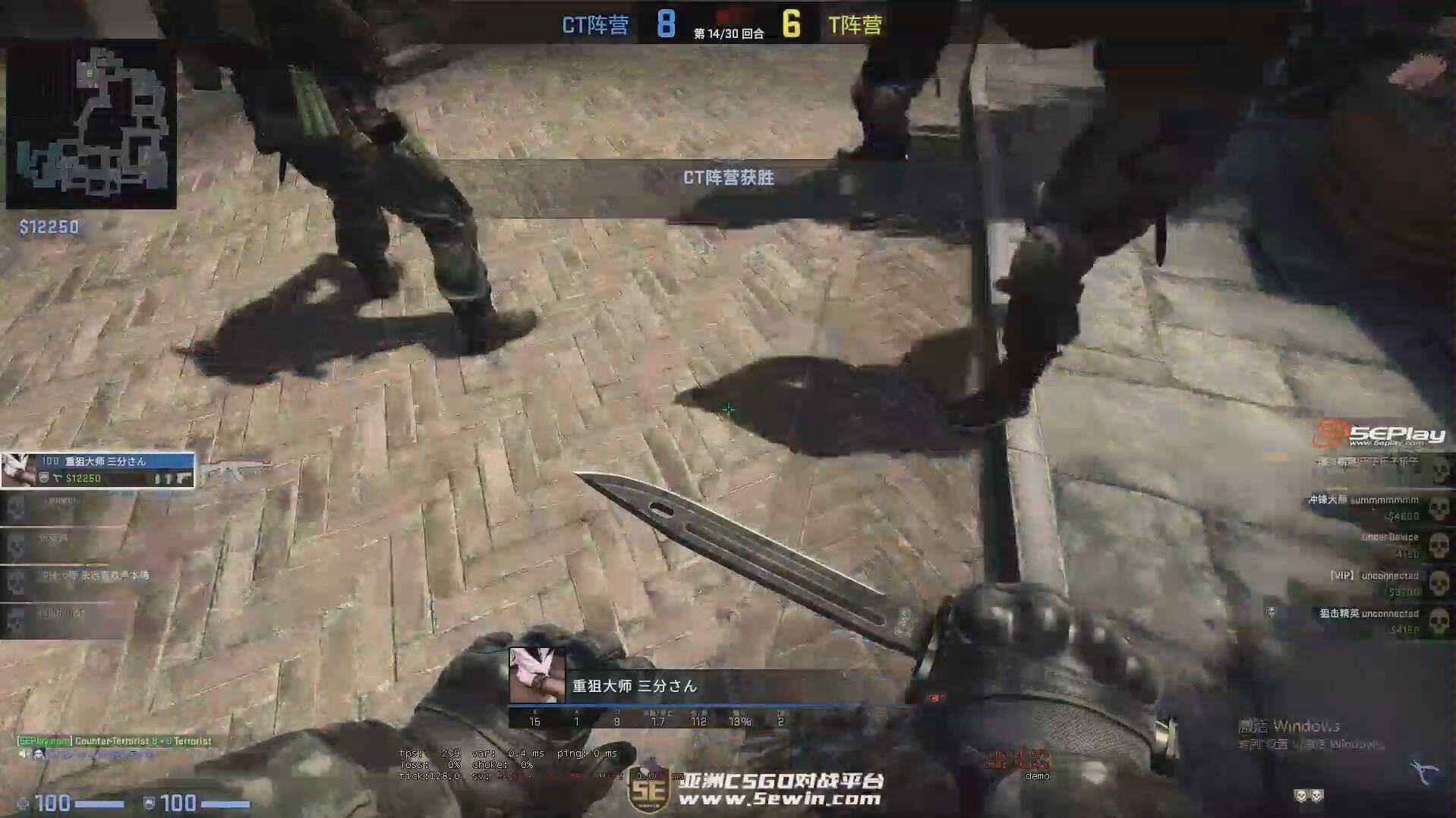Select the T阵营 score tab in the top scoreboard

pyautogui.click(x=856, y=24)
